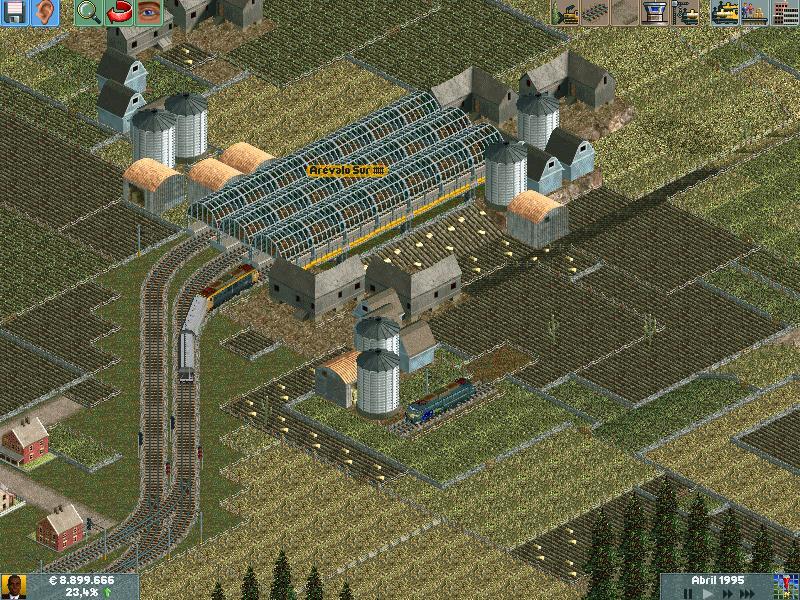The width and height of the screenshot is (800, 600).
Task: Open the floppy disk save/load menu
Action: point(16,13)
